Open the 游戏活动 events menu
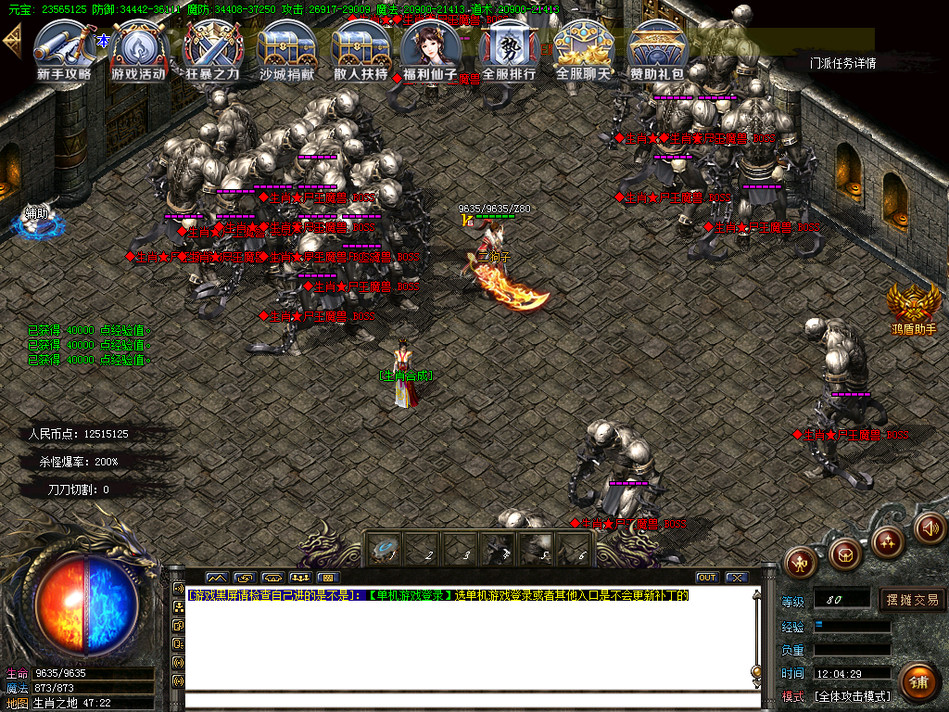 [x=138, y=50]
